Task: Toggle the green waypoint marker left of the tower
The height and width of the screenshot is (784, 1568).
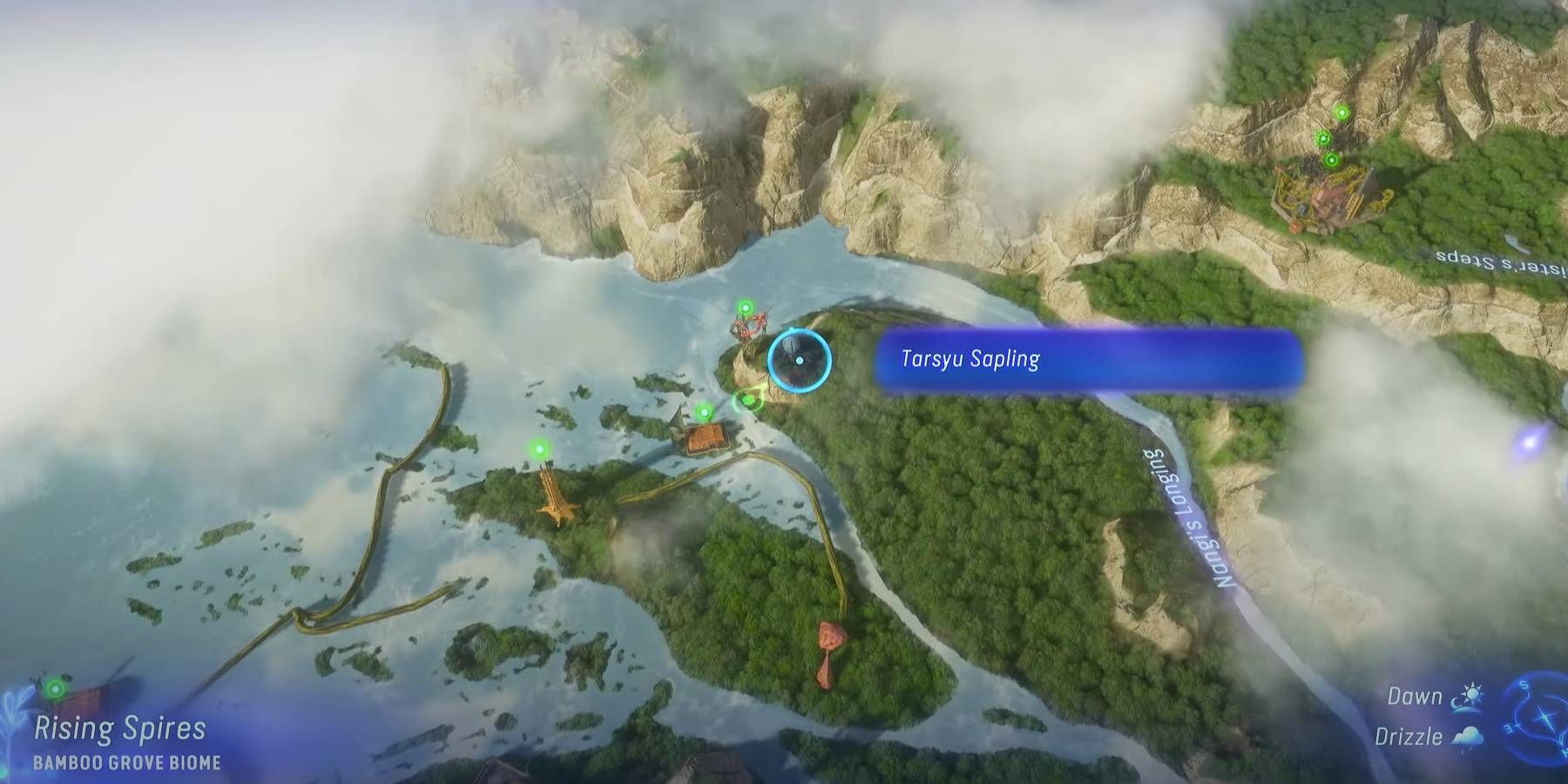Action: (x=541, y=447)
